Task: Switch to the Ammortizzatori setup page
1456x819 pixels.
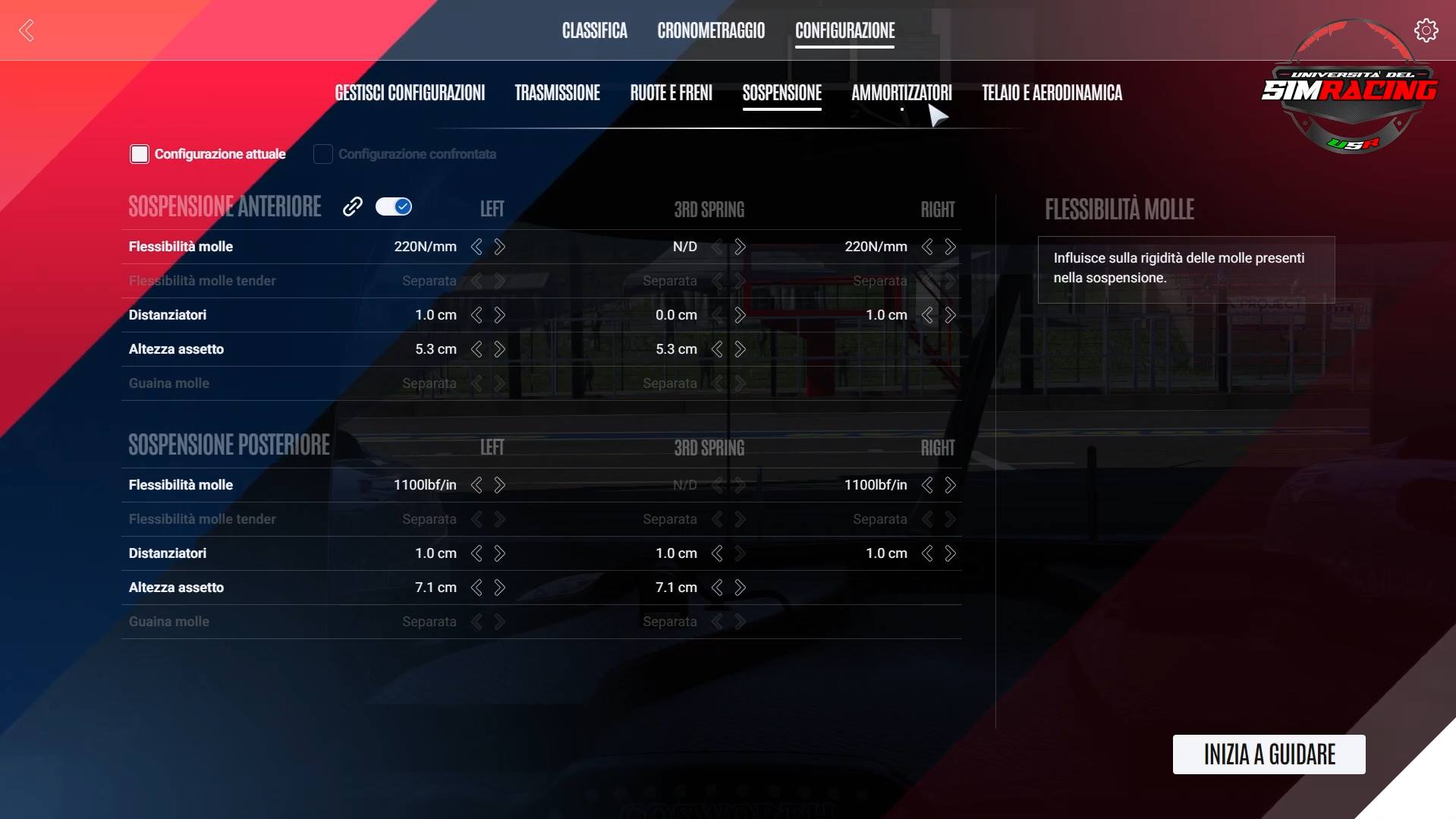Action: [902, 93]
